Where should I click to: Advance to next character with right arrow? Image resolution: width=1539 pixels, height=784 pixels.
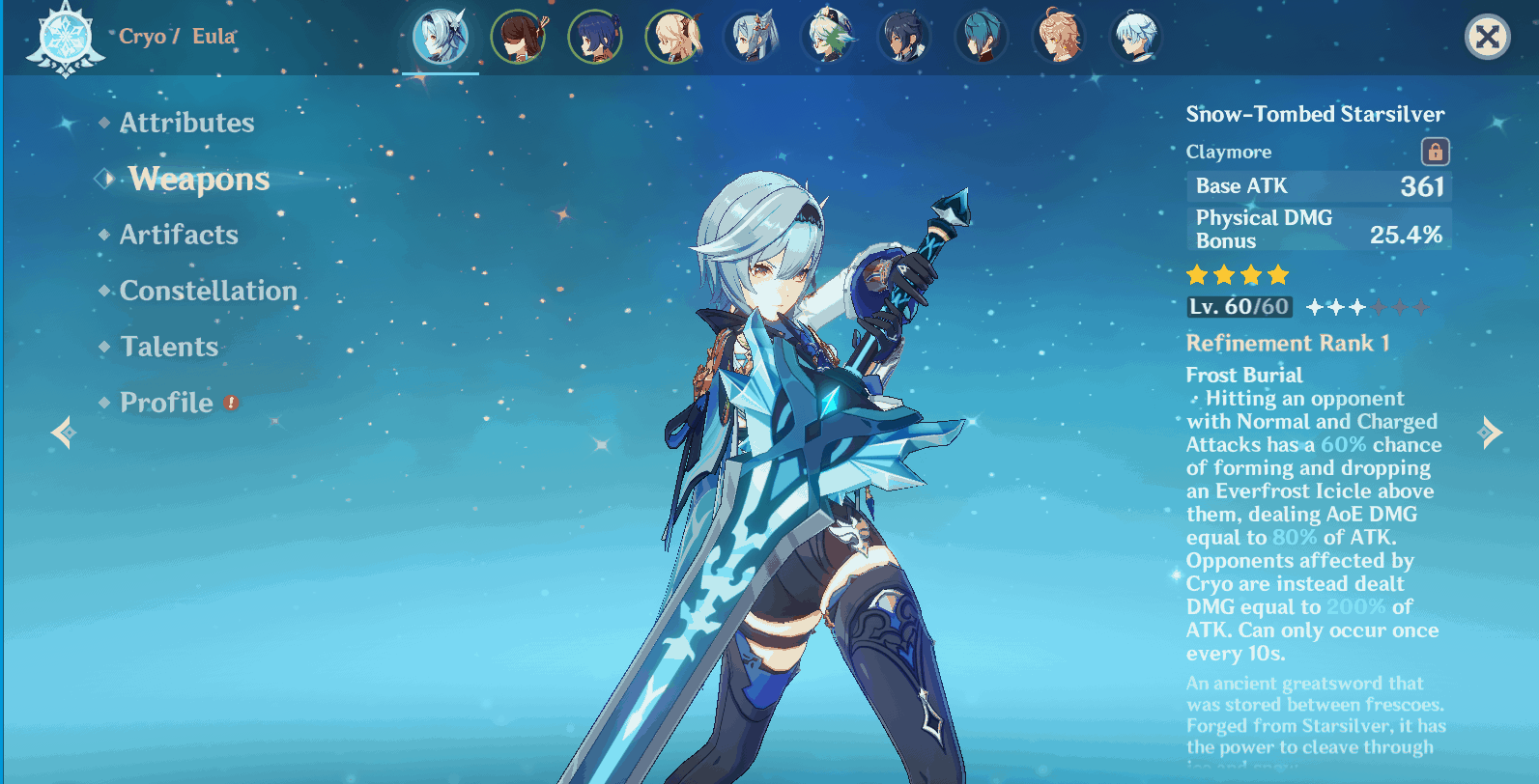tap(1489, 433)
